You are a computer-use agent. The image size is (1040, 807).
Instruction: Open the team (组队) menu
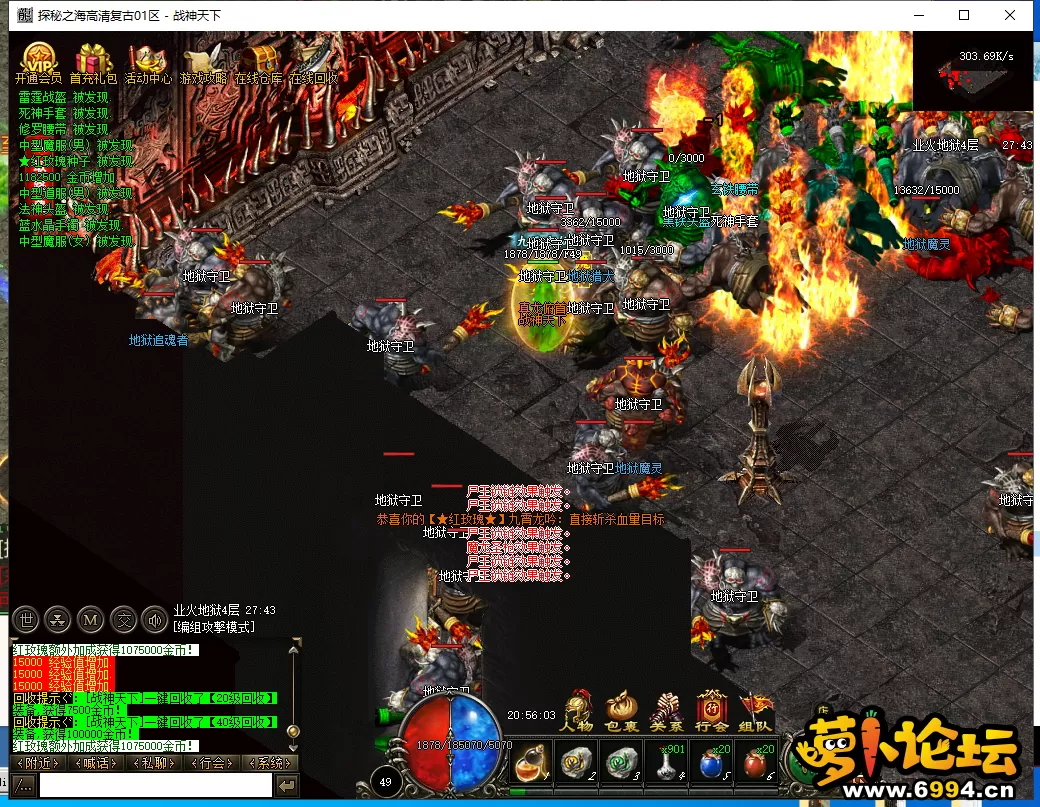(x=757, y=712)
